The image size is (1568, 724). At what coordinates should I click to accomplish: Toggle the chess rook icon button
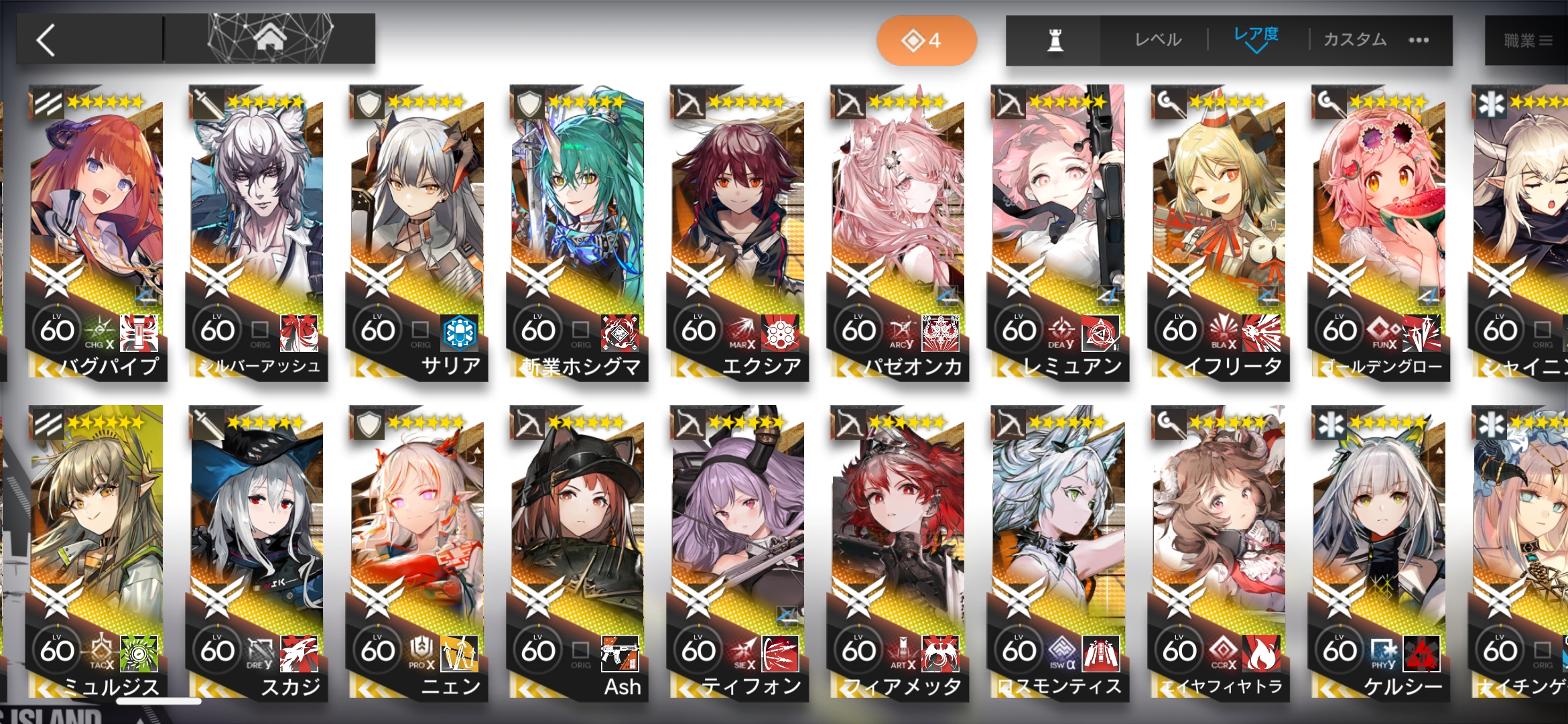[x=1055, y=40]
